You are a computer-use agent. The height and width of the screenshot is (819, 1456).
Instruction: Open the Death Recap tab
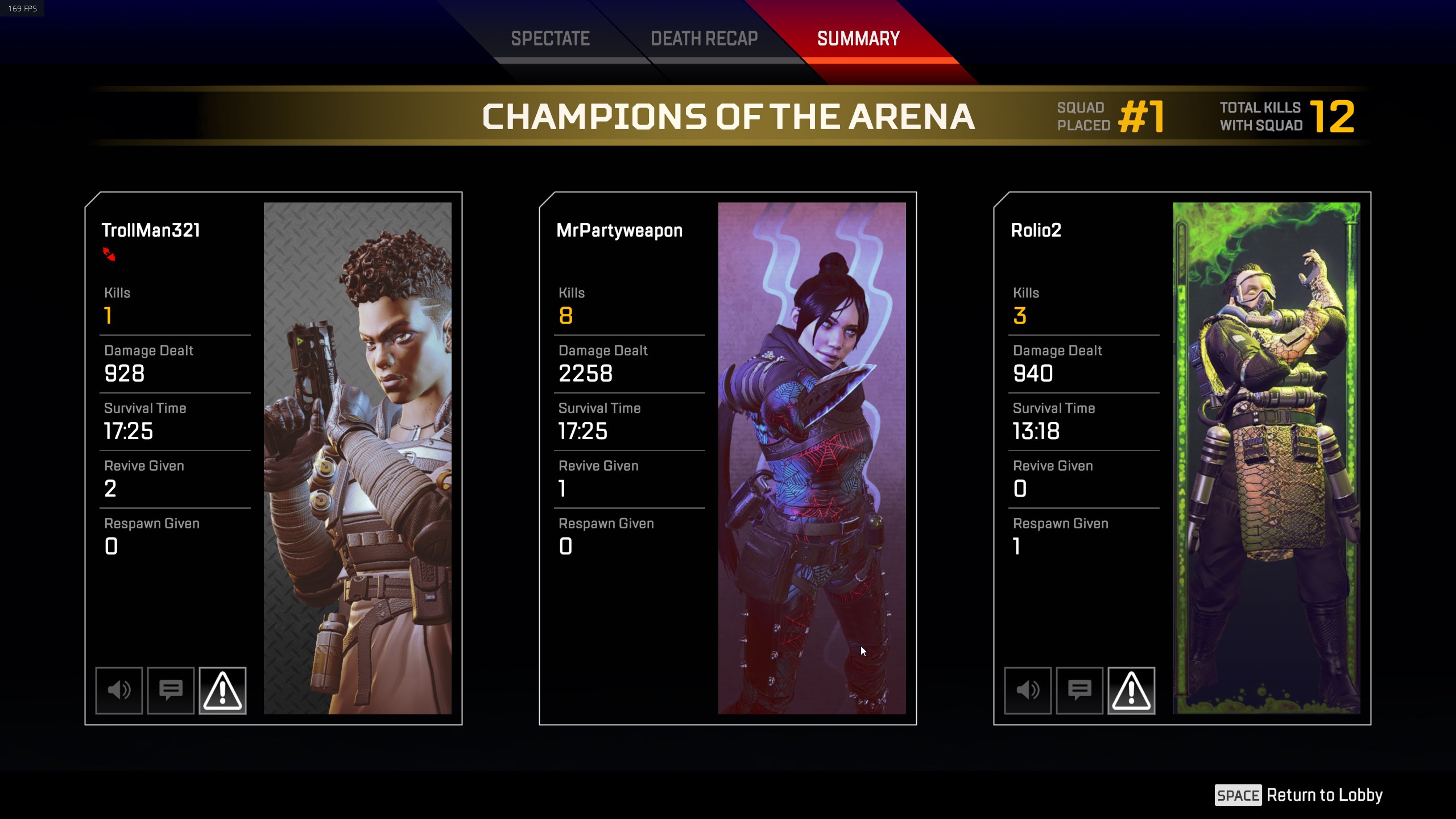pyautogui.click(x=704, y=39)
